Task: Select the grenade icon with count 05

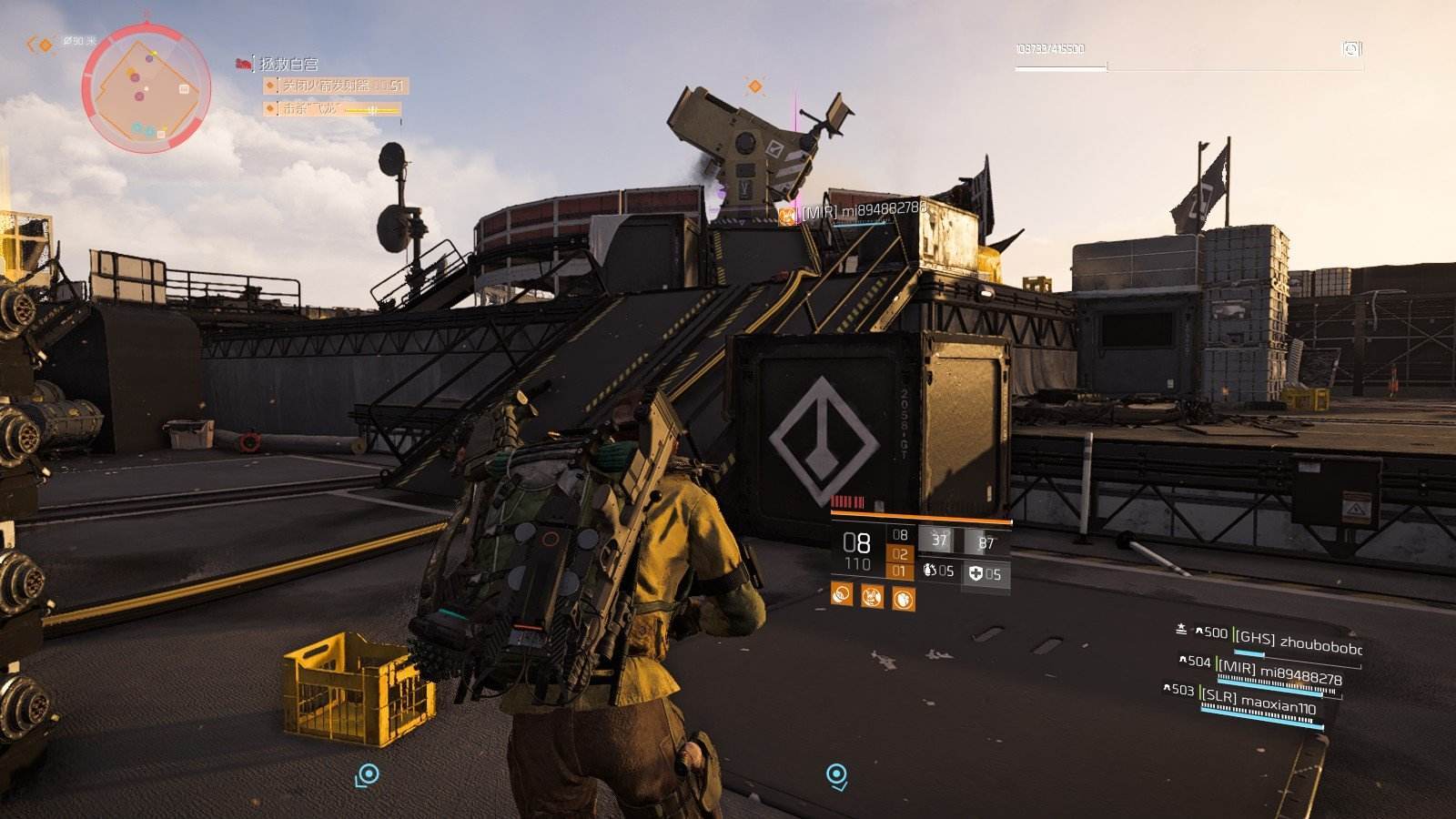Action: (x=937, y=571)
